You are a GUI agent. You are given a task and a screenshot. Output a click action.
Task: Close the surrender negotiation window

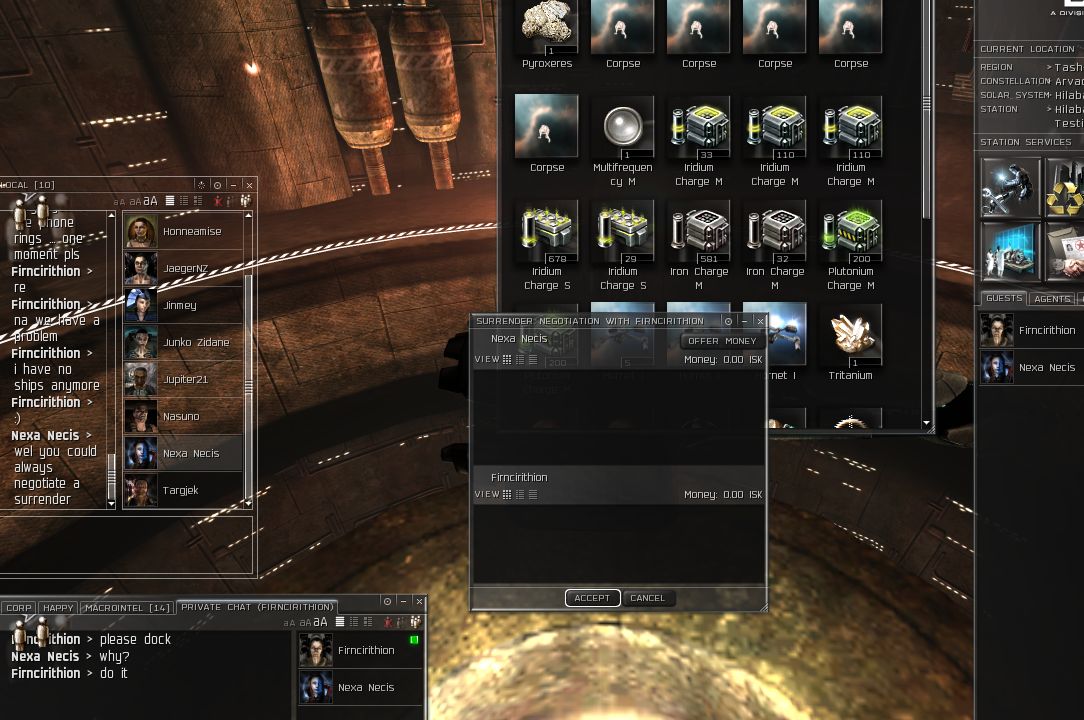click(x=760, y=321)
